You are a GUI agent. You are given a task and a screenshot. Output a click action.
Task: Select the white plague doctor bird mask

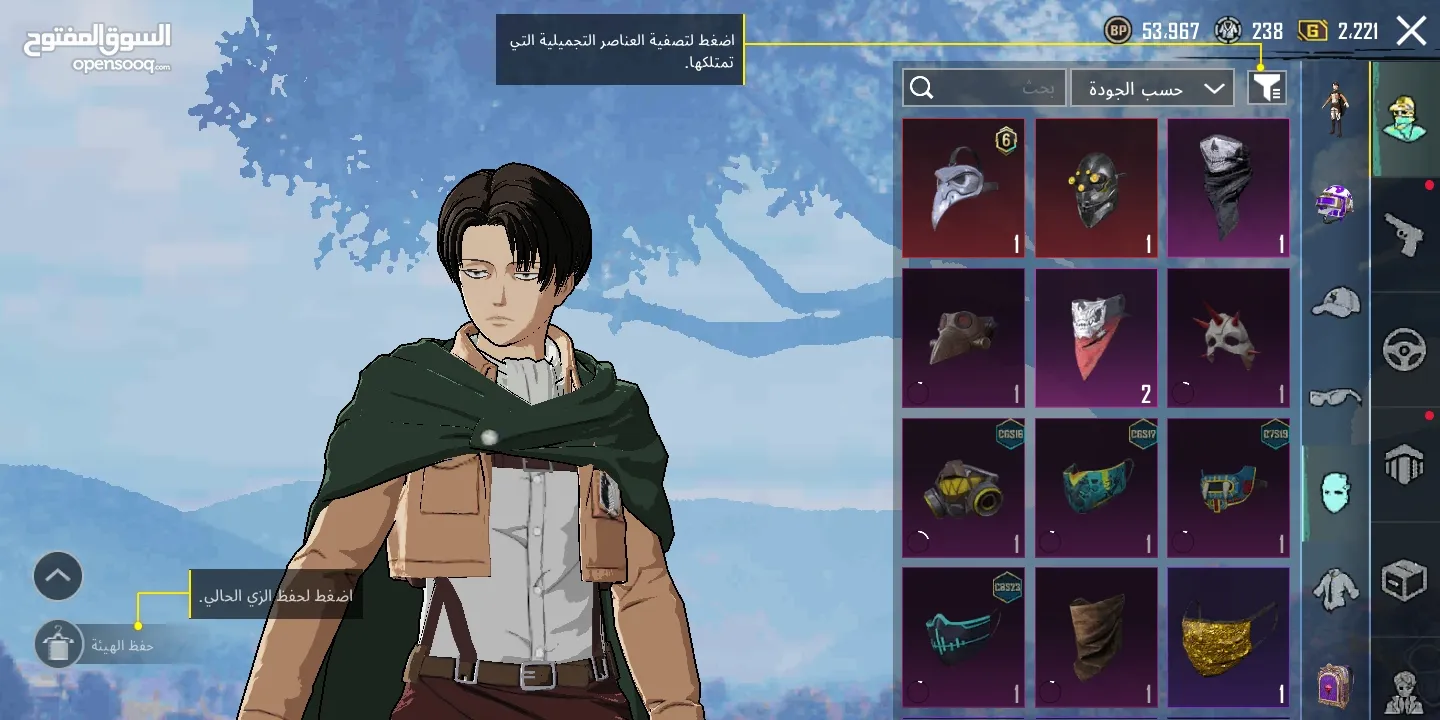pos(963,188)
